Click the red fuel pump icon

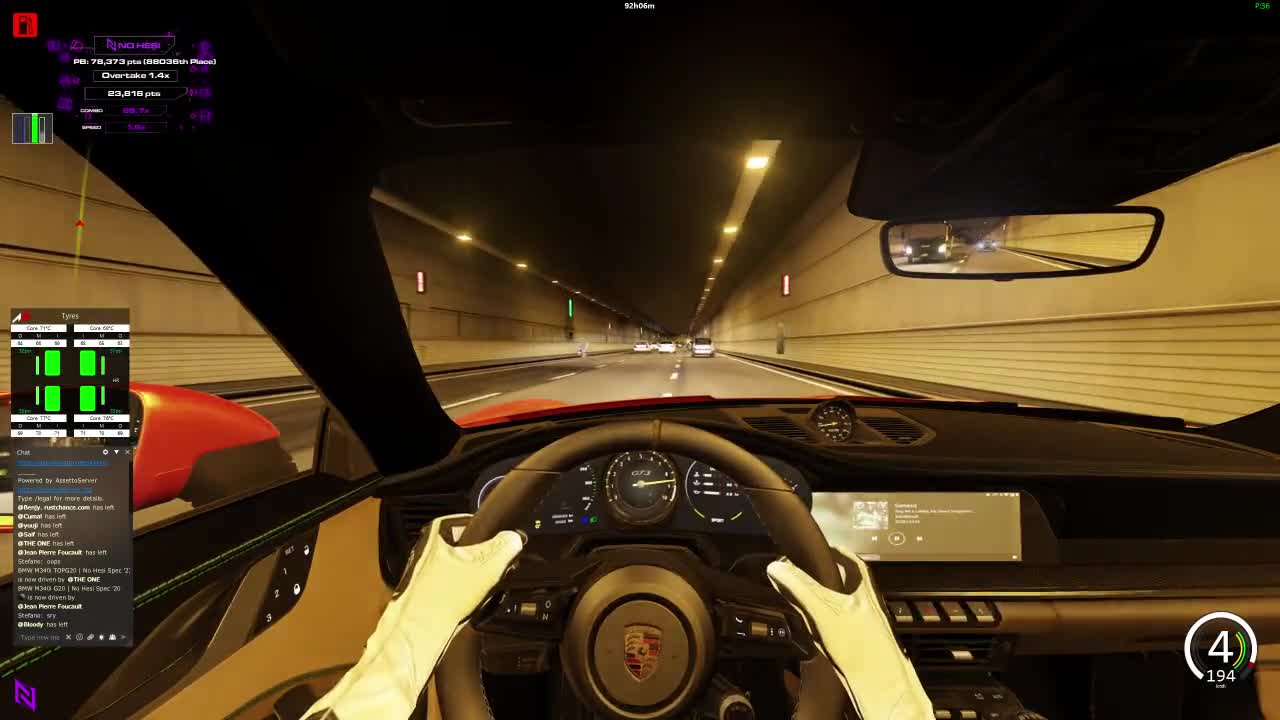pos(25,25)
